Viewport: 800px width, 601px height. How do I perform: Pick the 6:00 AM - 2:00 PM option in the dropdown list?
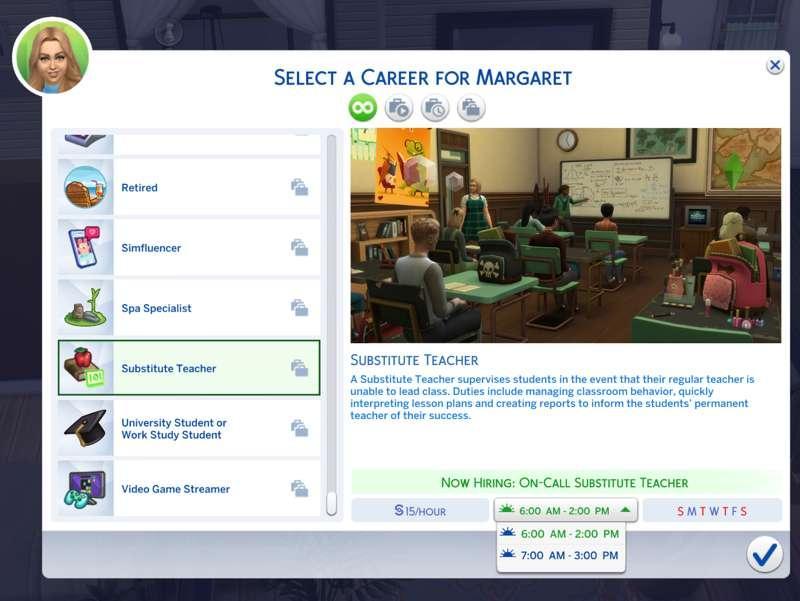[561, 534]
